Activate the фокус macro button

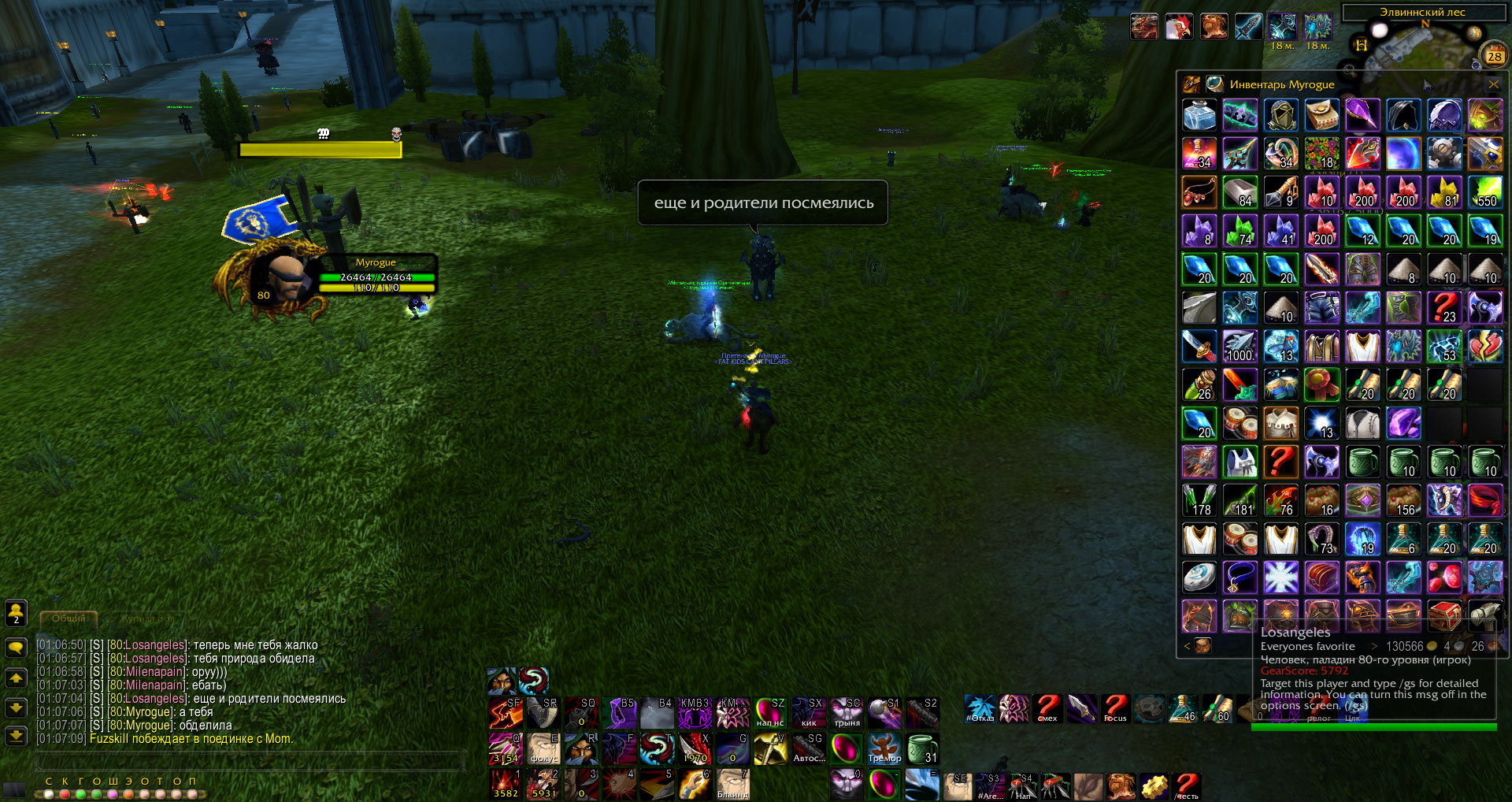pyautogui.click(x=543, y=748)
